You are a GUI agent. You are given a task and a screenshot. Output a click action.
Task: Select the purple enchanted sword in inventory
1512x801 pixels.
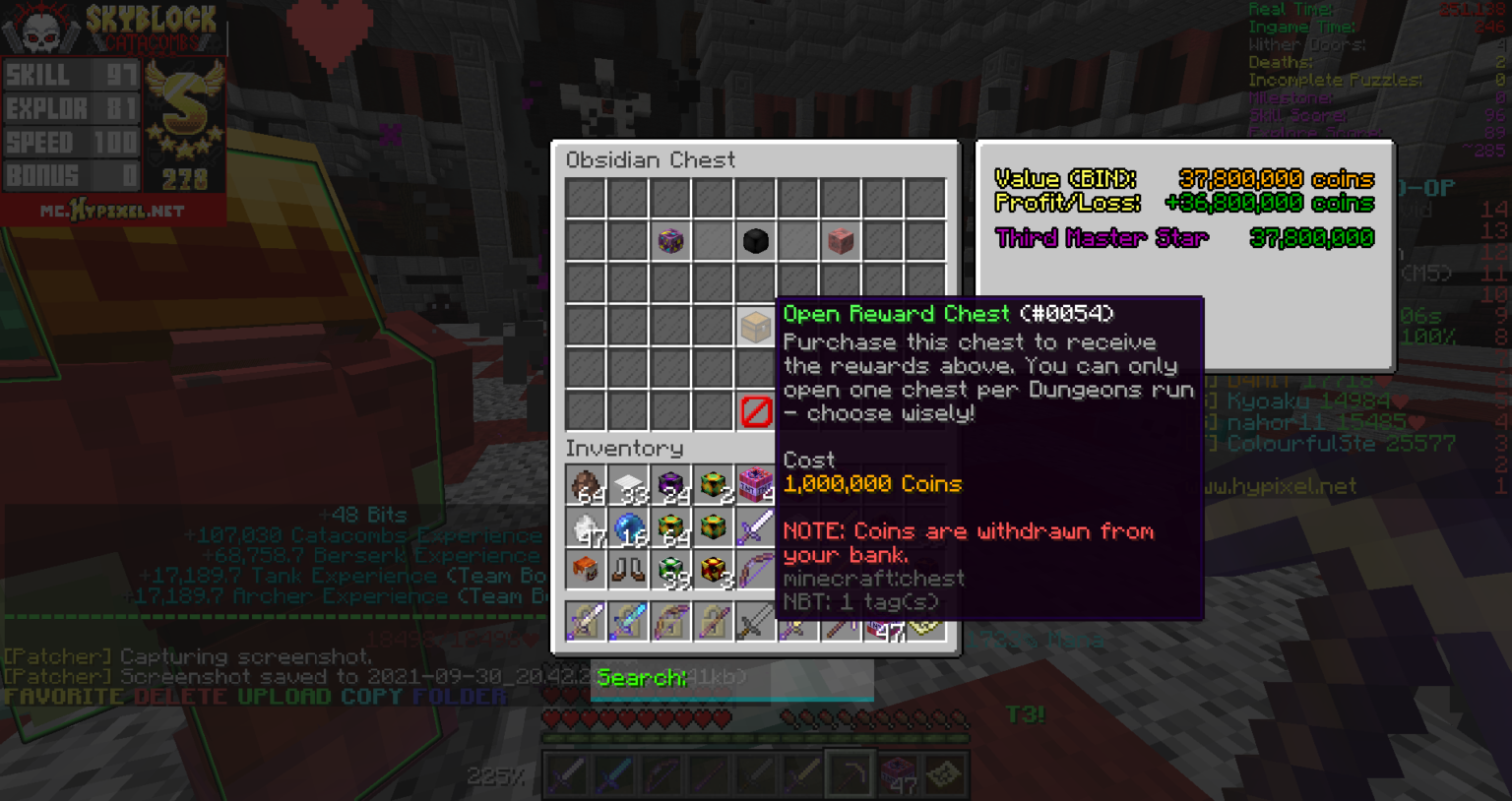(x=756, y=526)
